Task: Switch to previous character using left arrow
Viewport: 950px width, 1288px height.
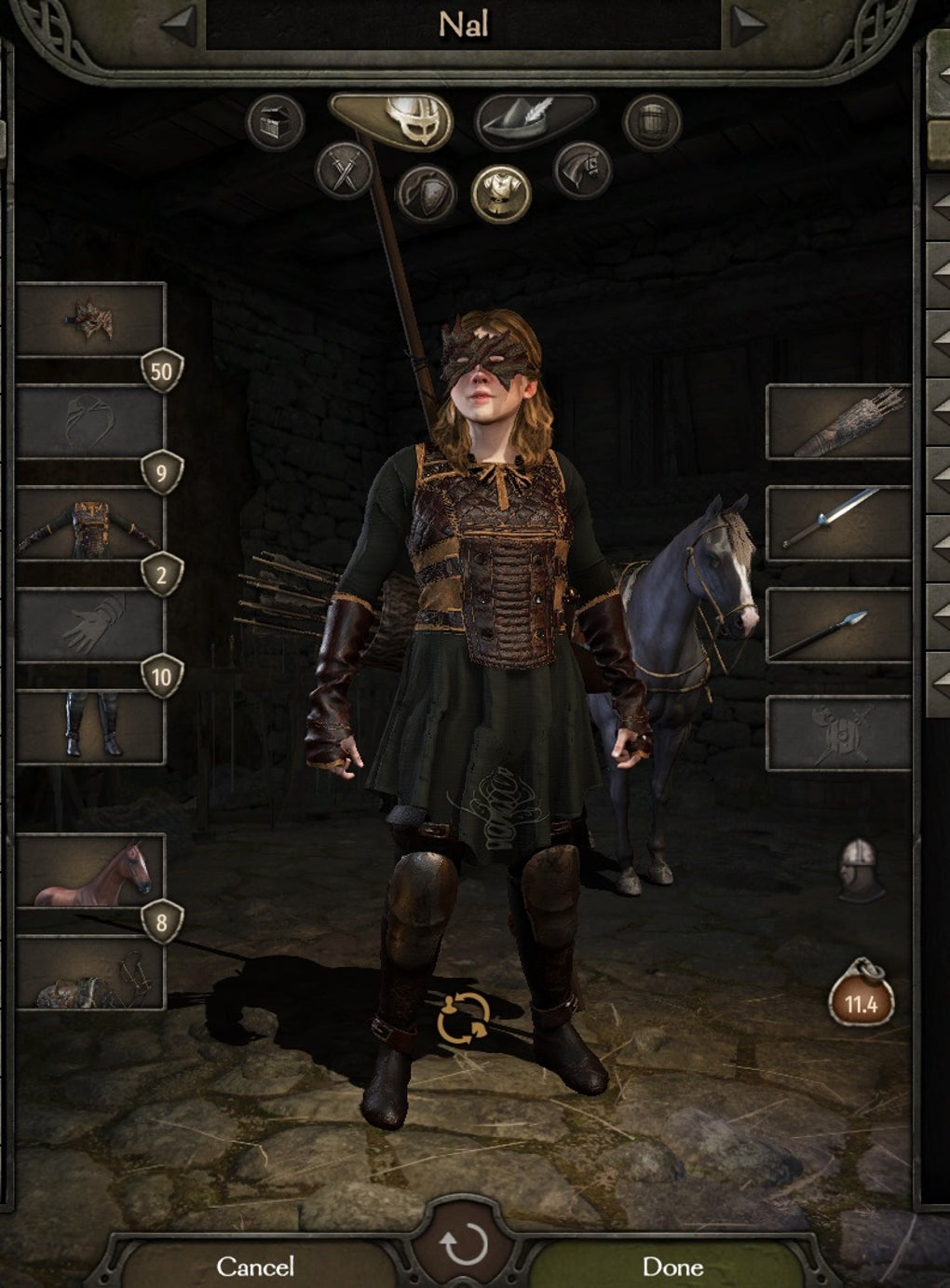Action: point(180,26)
